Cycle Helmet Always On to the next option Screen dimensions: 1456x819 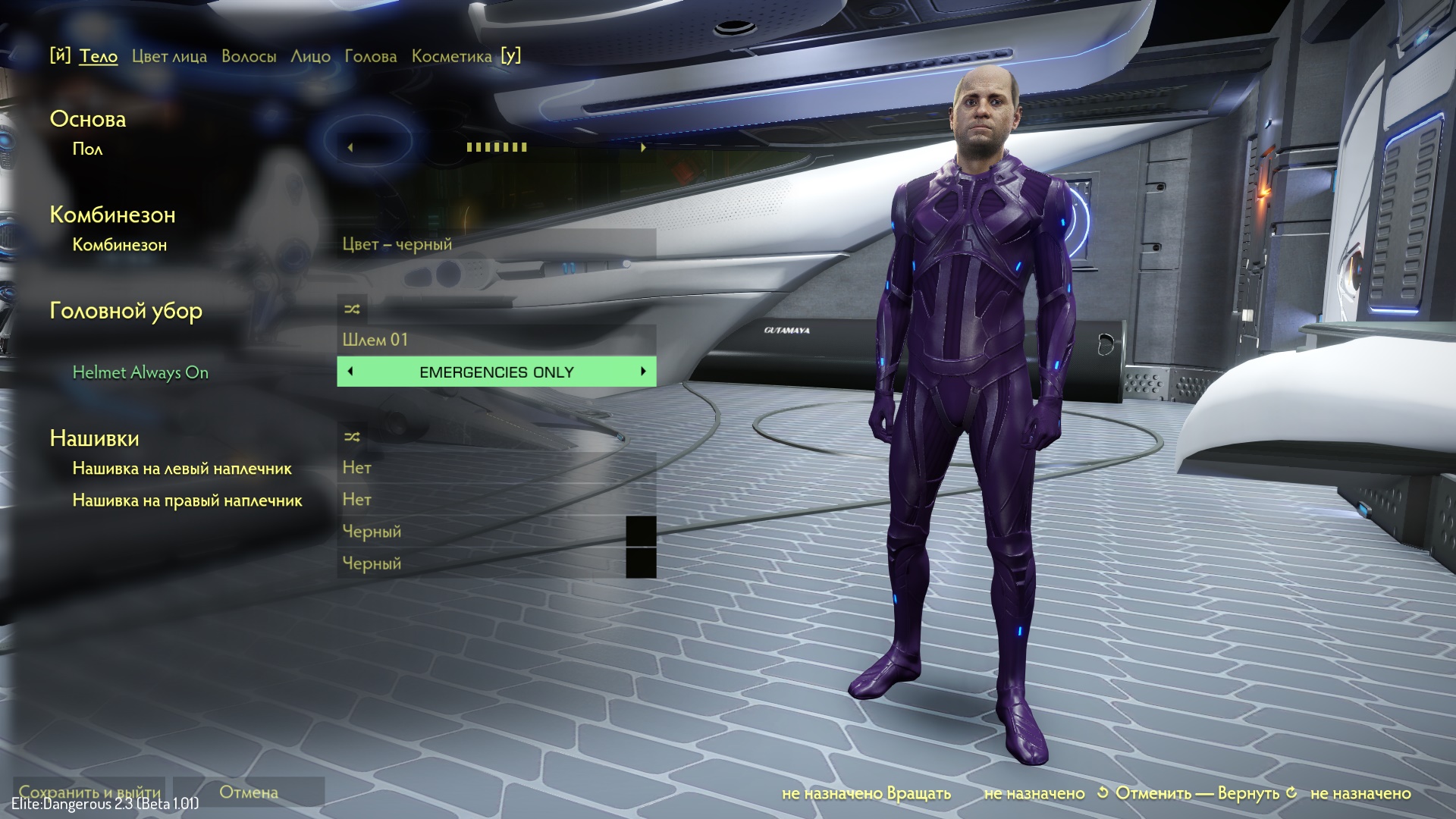(x=643, y=372)
